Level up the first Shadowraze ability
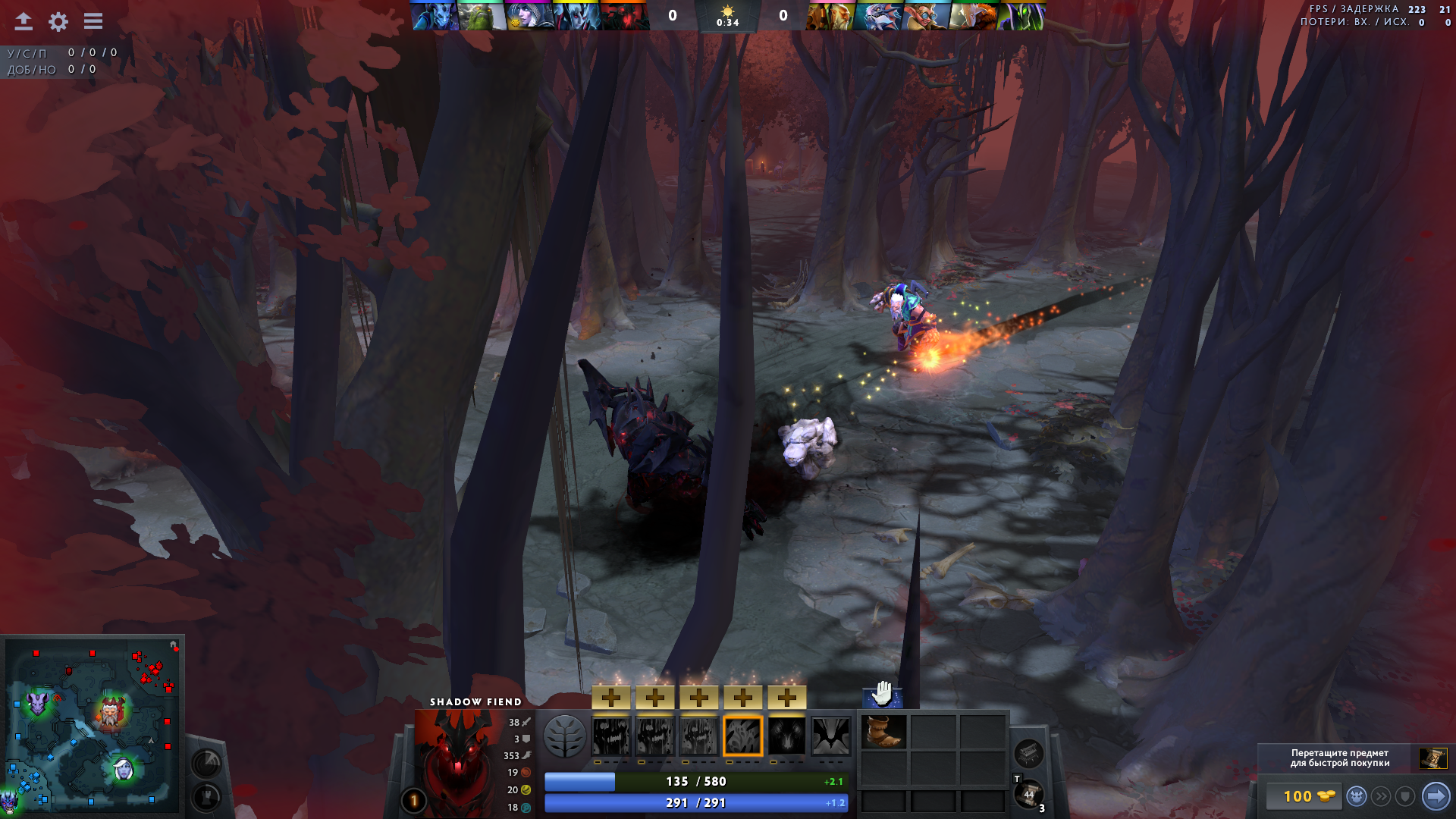 point(611,698)
